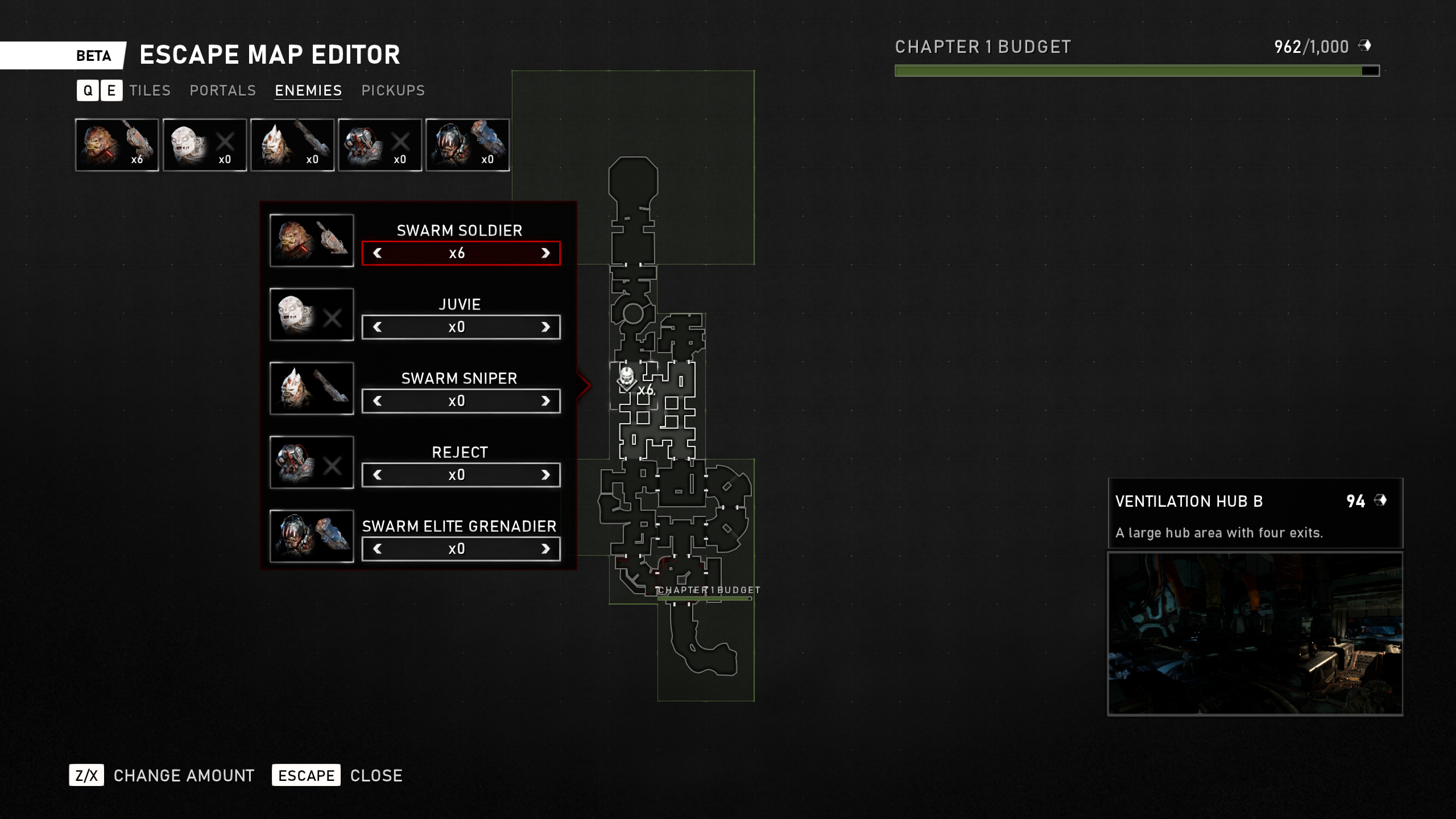This screenshot has height=819, width=1456.
Task: Go to the Pickups tab
Action: click(x=393, y=90)
